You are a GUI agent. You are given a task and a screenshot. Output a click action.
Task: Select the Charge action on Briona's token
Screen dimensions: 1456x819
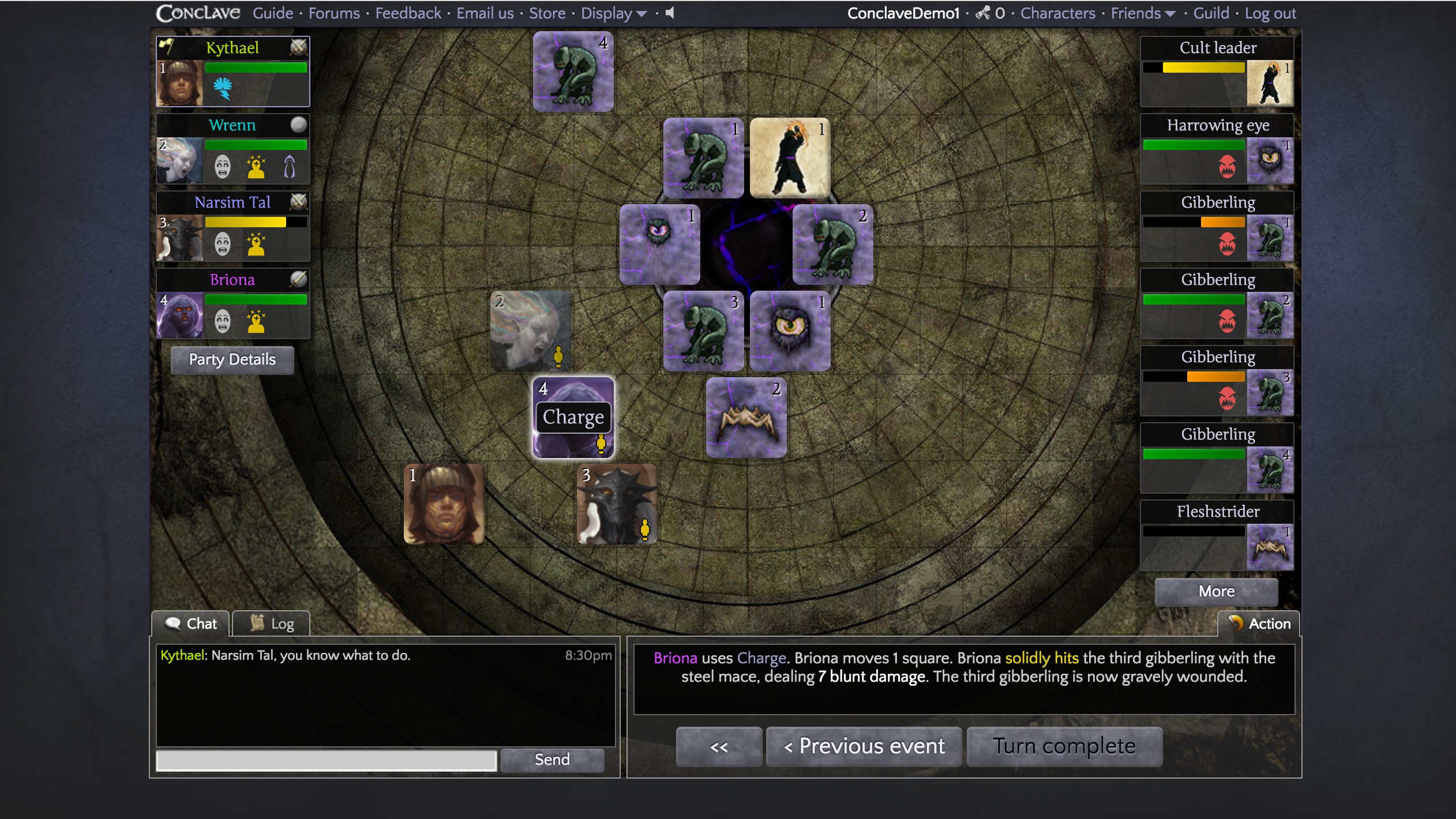[572, 416]
